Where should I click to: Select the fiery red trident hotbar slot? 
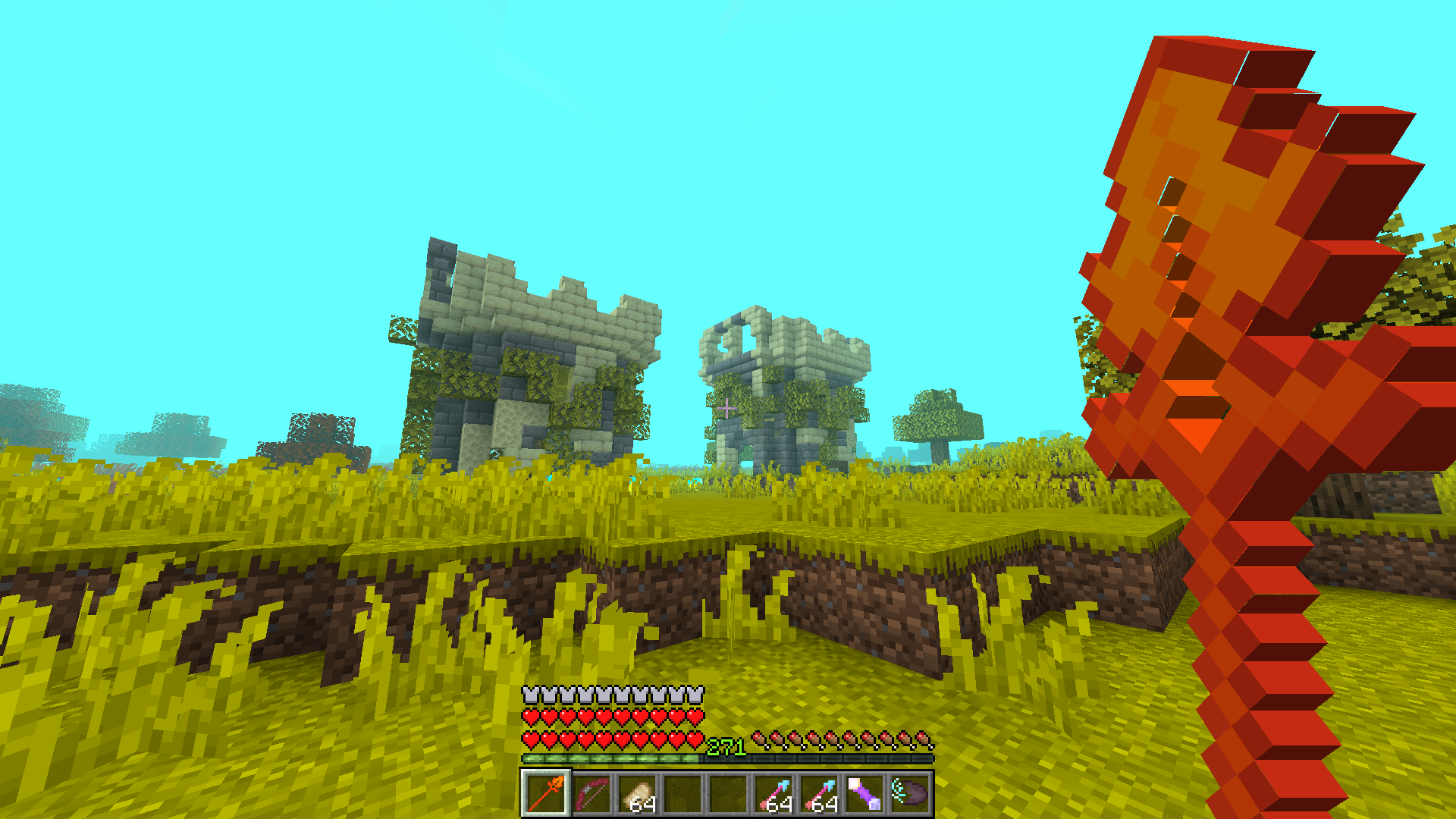click(545, 793)
